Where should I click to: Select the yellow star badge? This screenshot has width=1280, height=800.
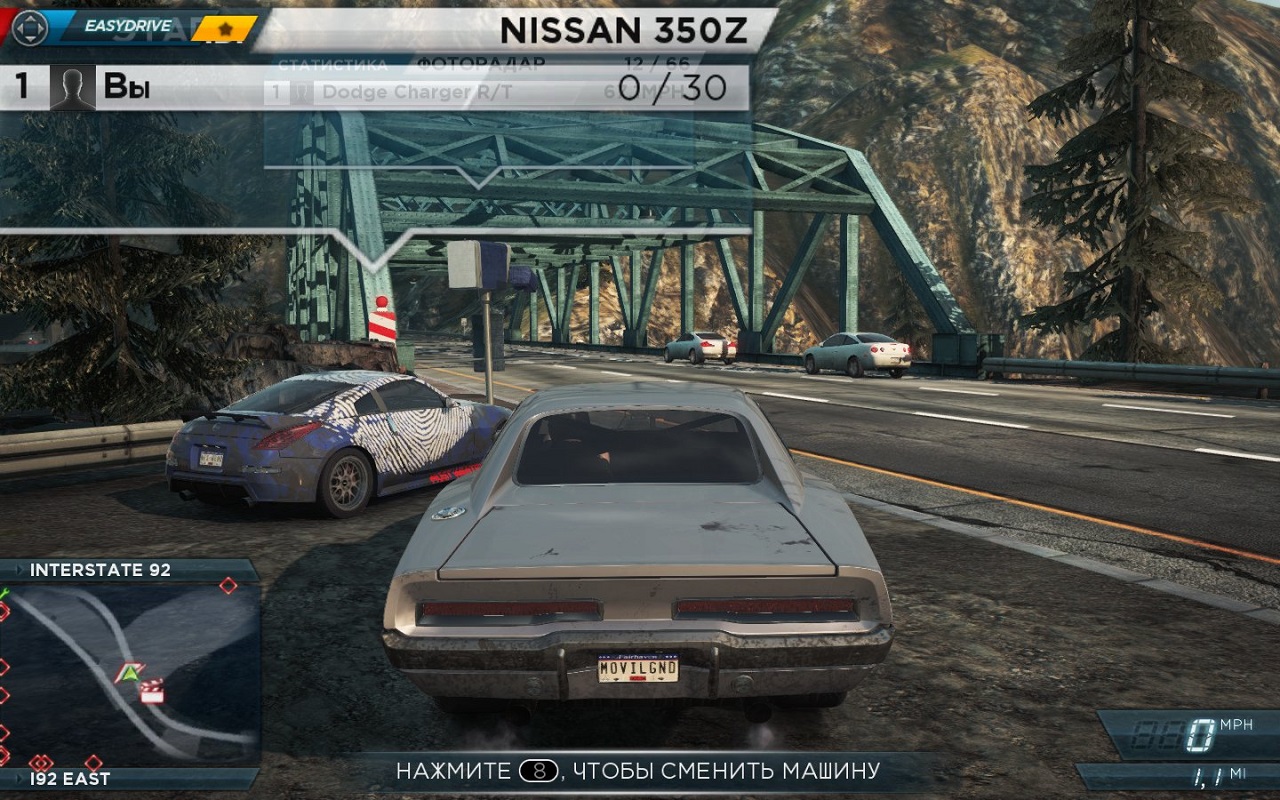[225, 28]
